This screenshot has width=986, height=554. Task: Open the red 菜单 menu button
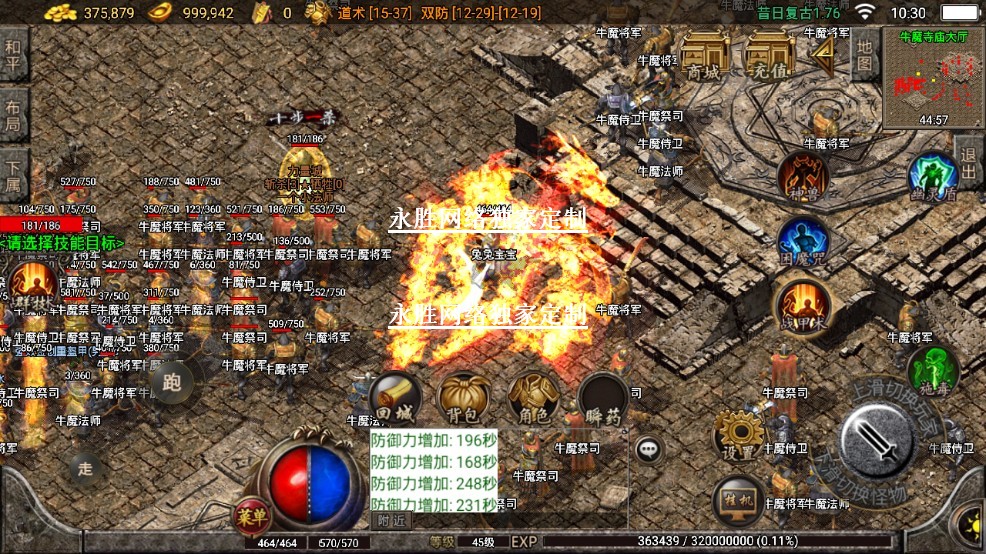pyautogui.click(x=253, y=516)
